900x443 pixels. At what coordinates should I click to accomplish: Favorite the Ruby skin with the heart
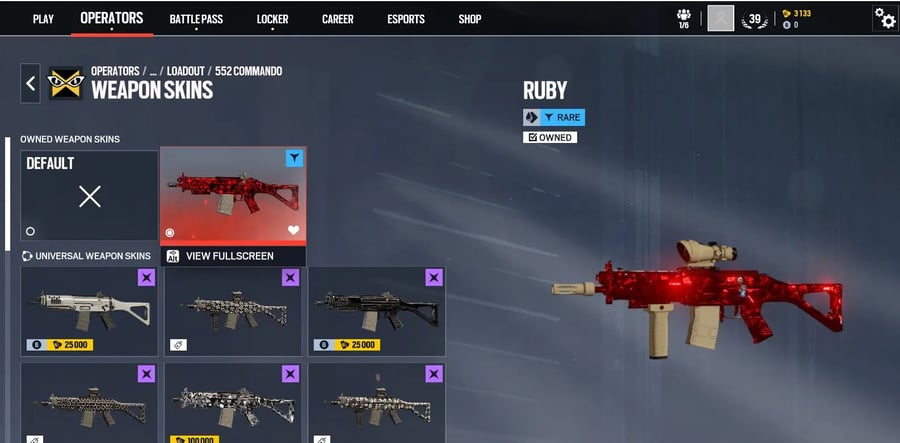point(293,231)
